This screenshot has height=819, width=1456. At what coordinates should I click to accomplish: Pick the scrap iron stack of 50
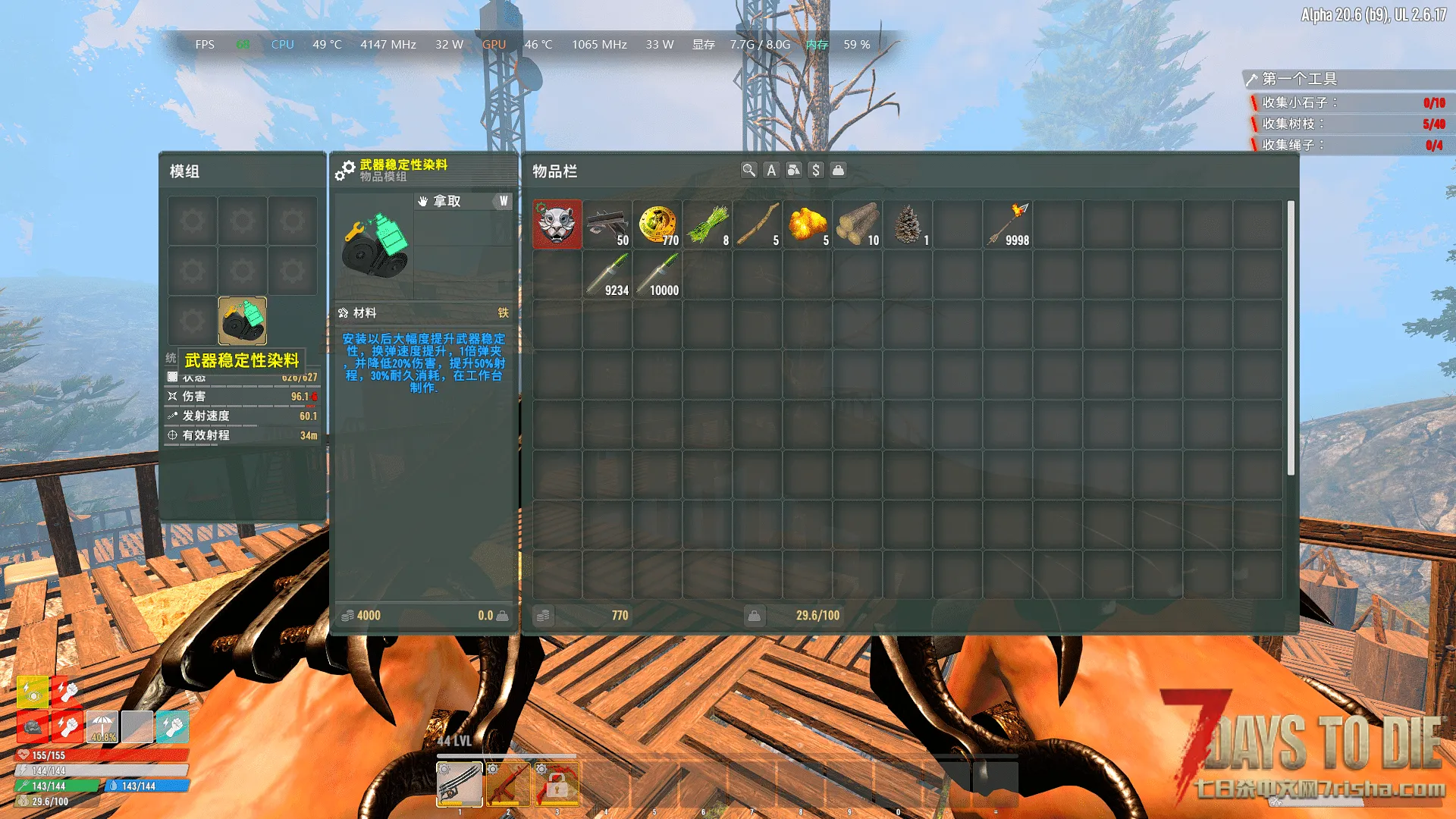(607, 224)
